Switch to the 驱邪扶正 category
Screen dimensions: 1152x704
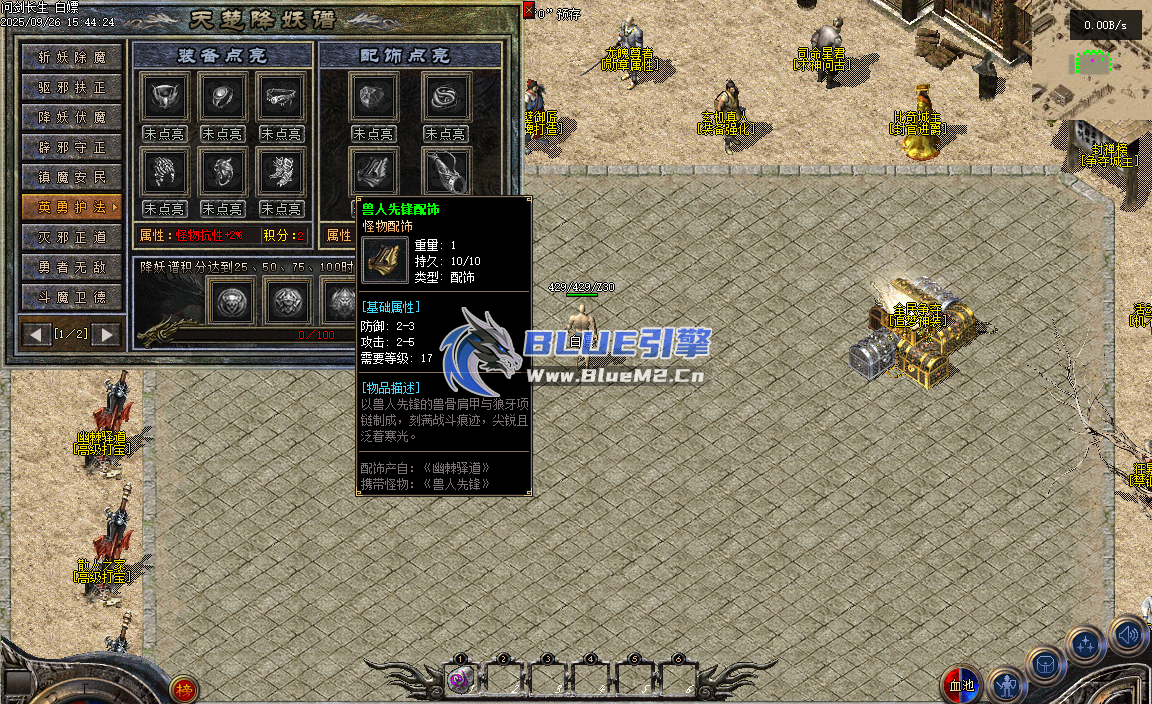click(x=72, y=87)
